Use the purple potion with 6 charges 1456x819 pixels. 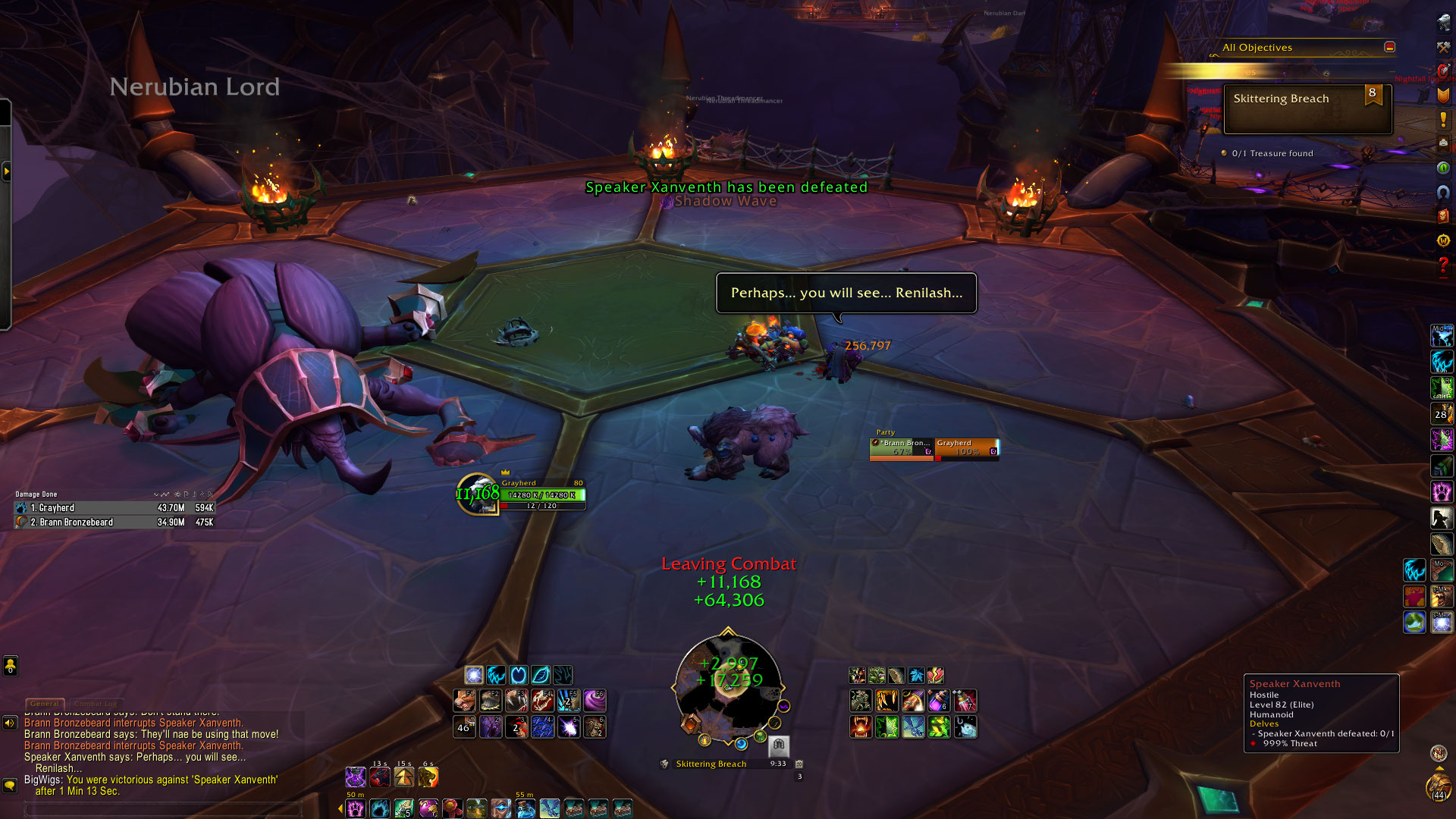click(x=939, y=700)
